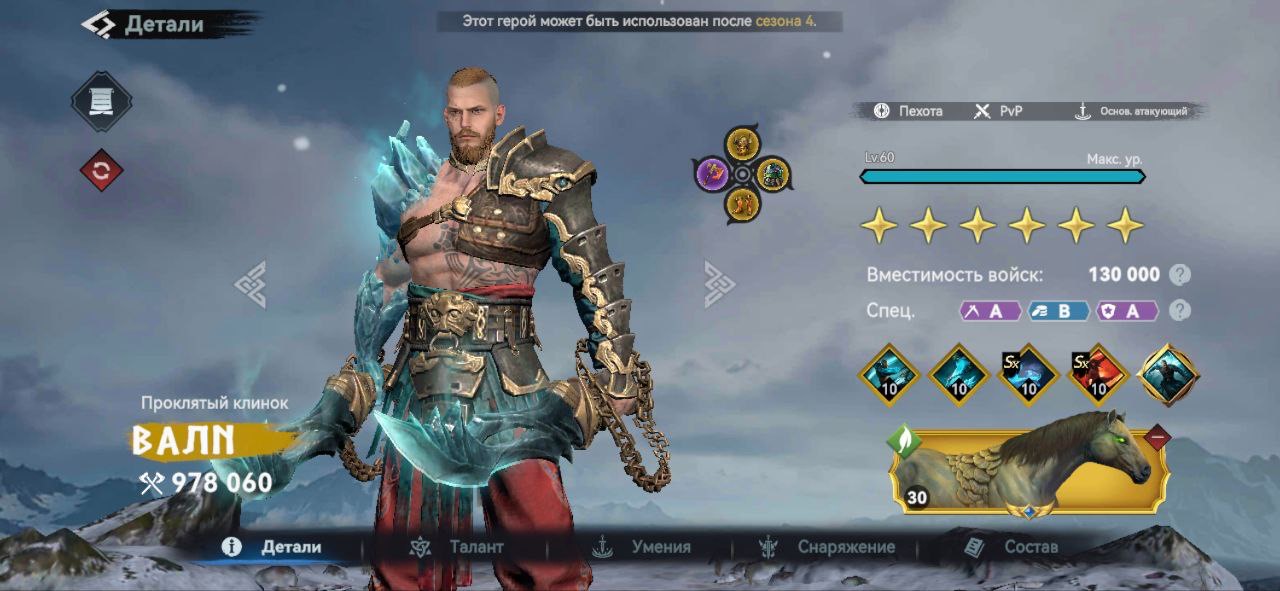Click the PvP tag
Image resolution: width=1280 pixels, height=591 pixels.
point(999,111)
